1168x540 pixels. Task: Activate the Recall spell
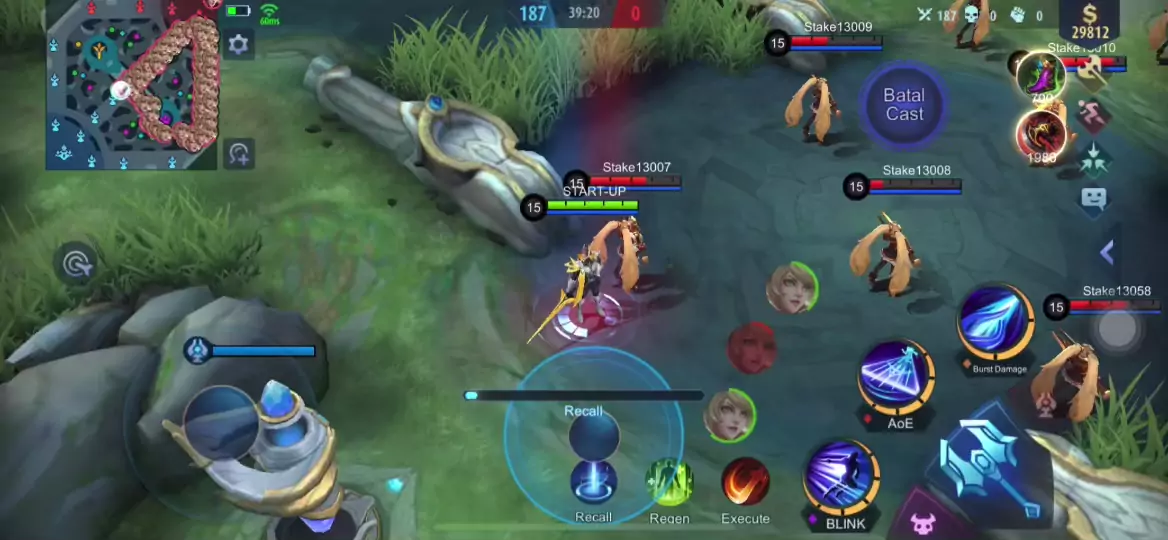tap(593, 482)
